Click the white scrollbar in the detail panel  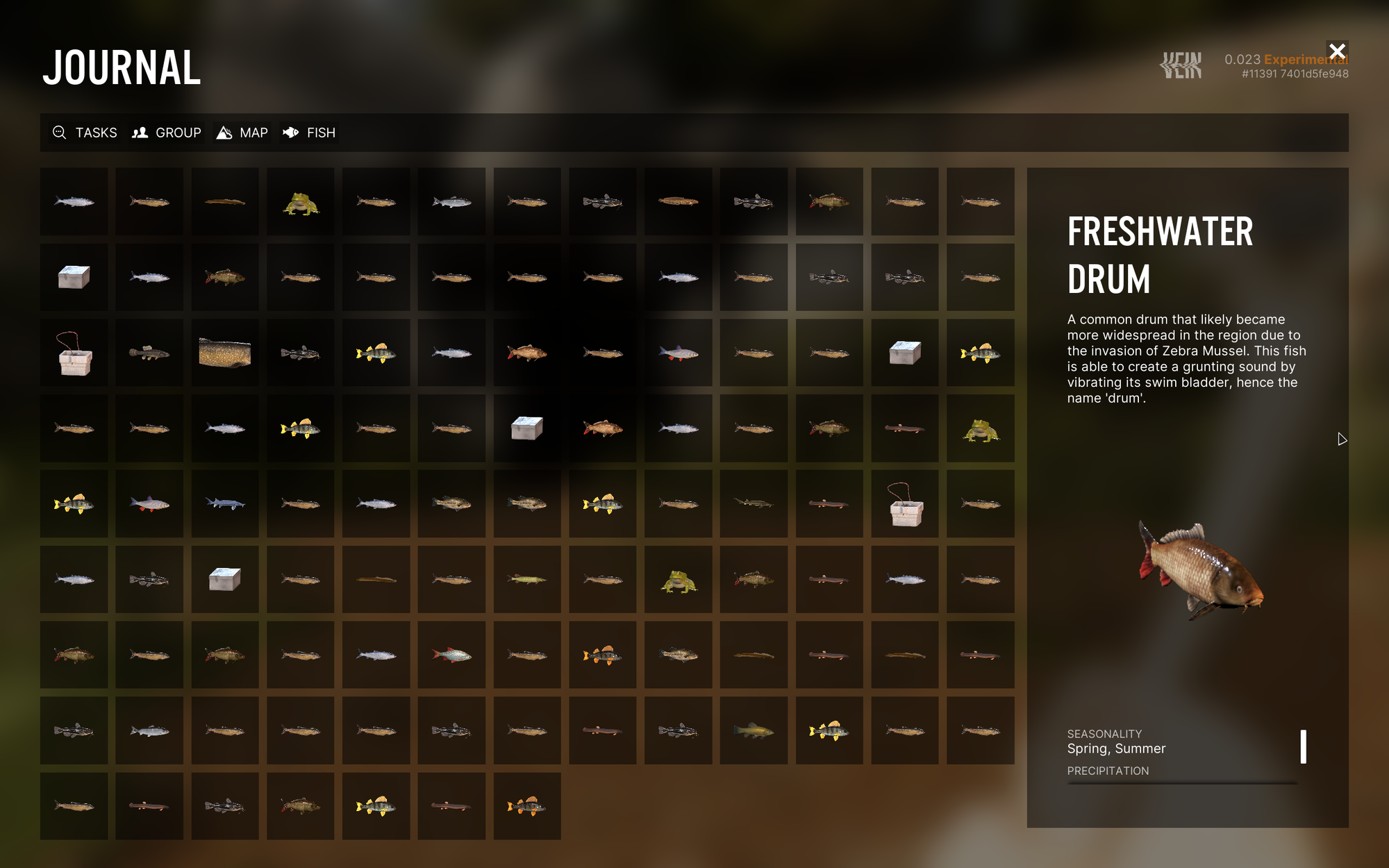1304,746
